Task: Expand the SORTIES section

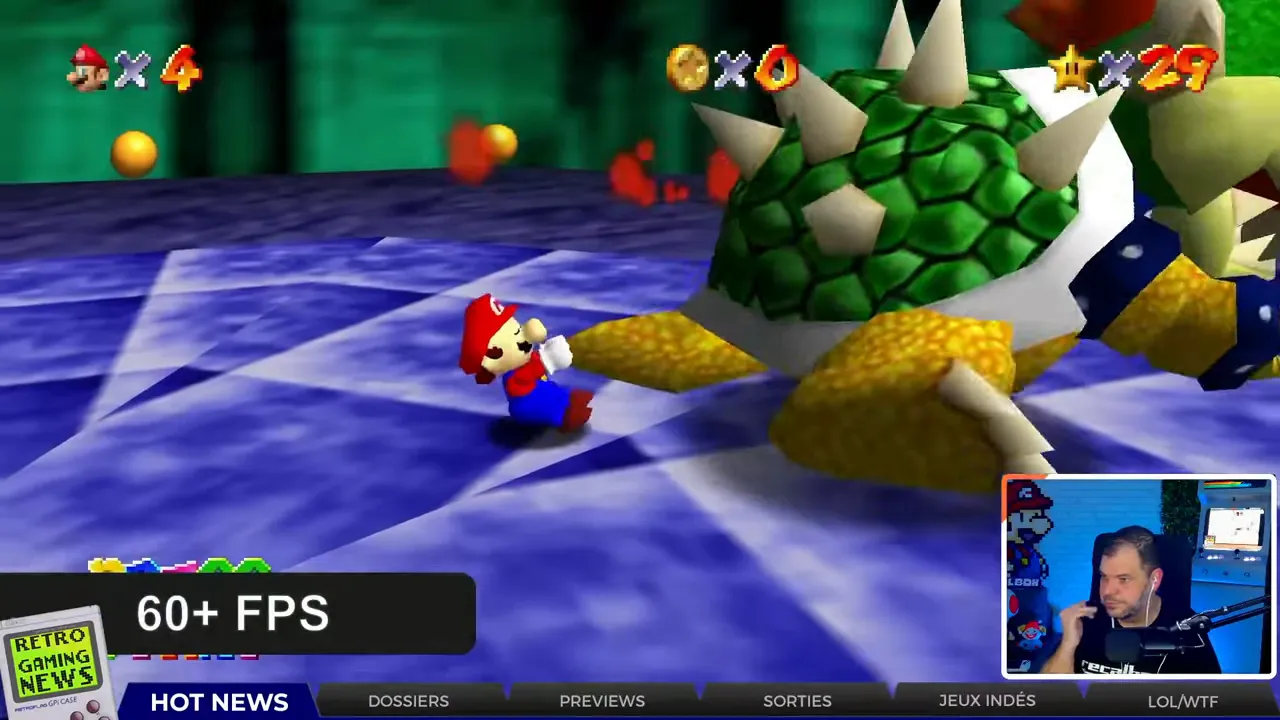Action: coord(797,701)
